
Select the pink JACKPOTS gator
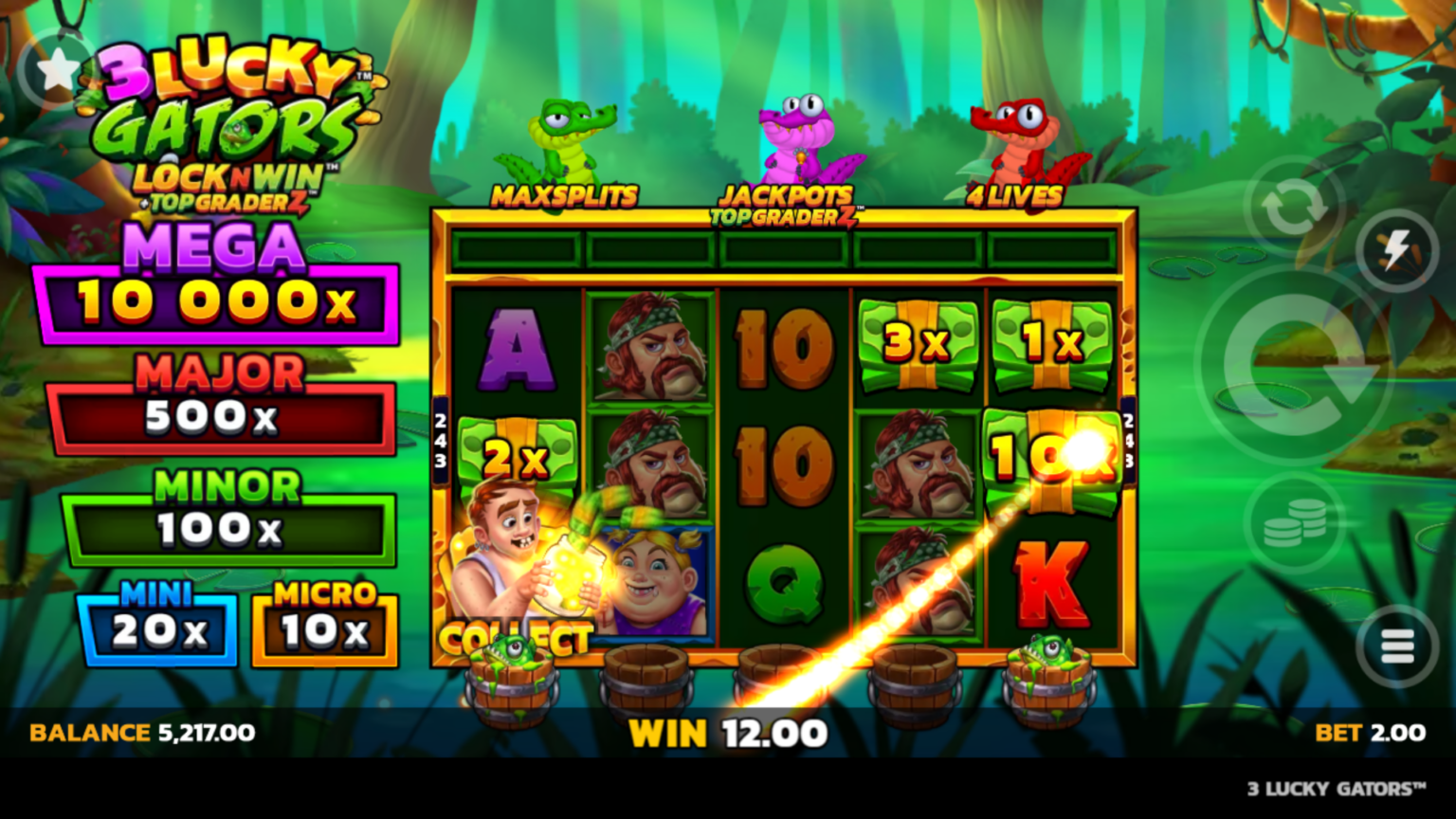point(801,133)
